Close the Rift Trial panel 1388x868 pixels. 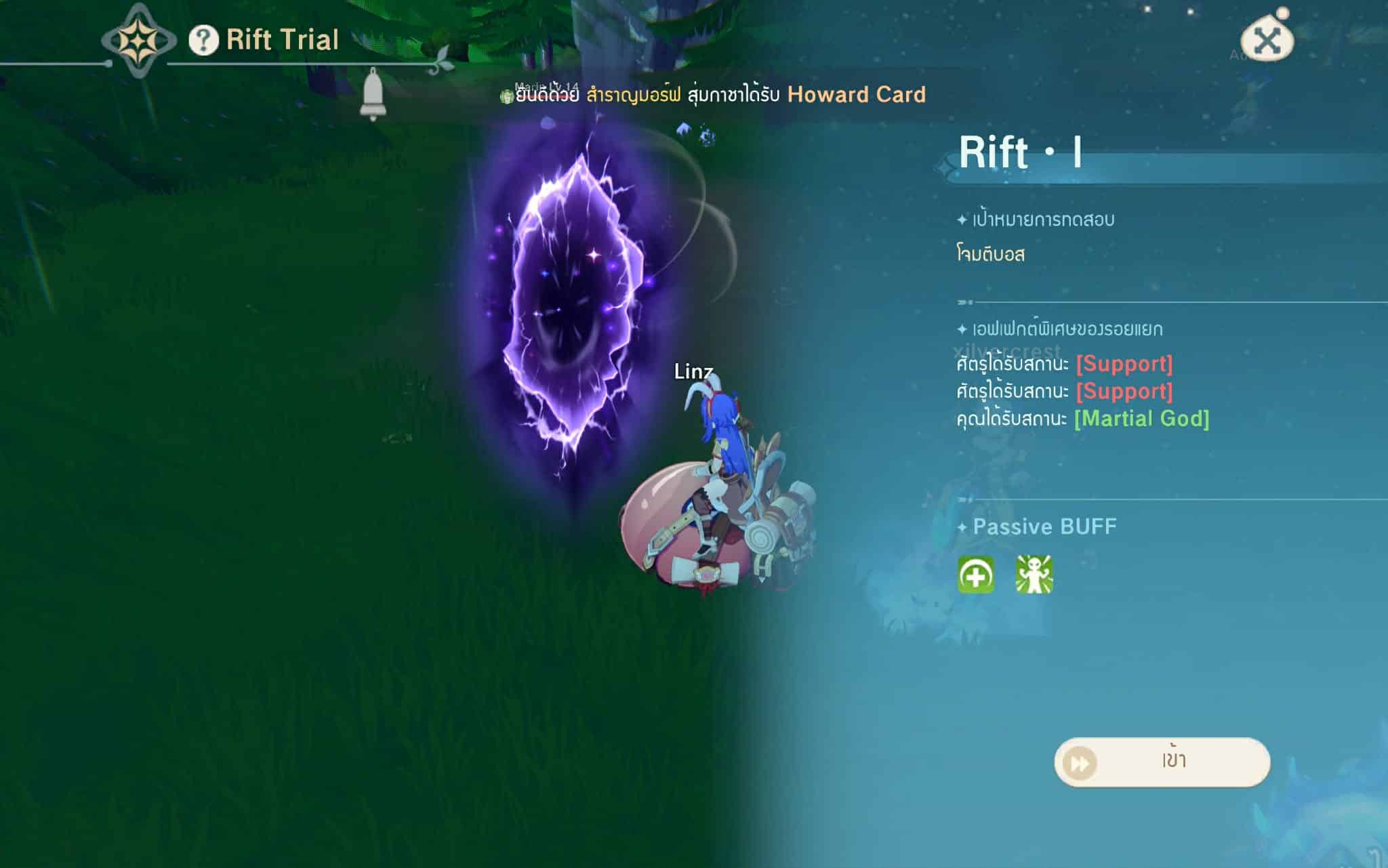click(1266, 41)
